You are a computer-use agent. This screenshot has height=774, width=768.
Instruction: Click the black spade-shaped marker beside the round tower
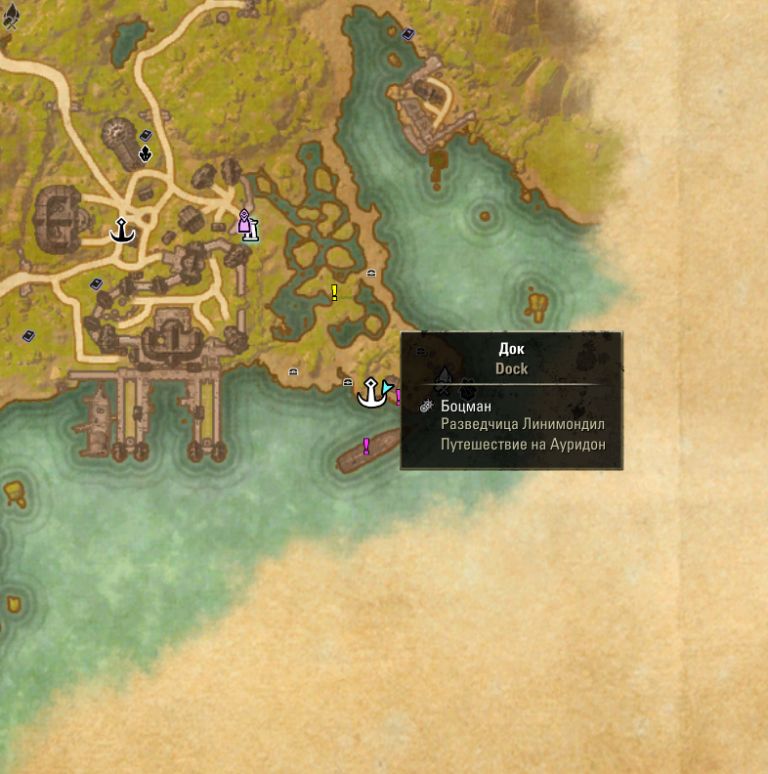tap(146, 153)
